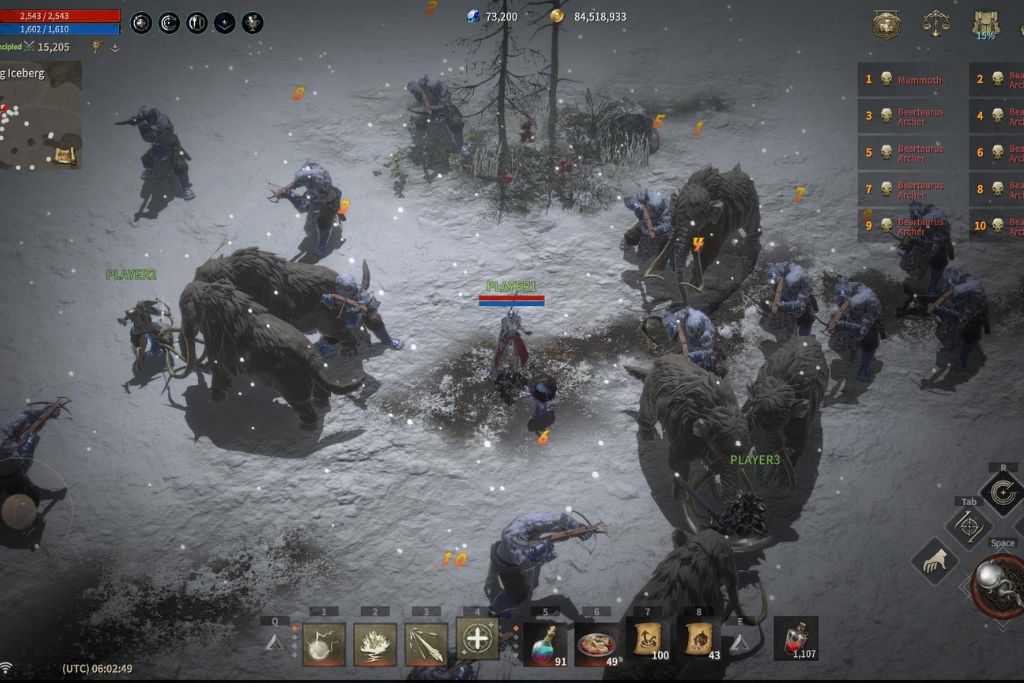Use the red health potion with 1,107 left
The height and width of the screenshot is (683, 1024).
796,638
